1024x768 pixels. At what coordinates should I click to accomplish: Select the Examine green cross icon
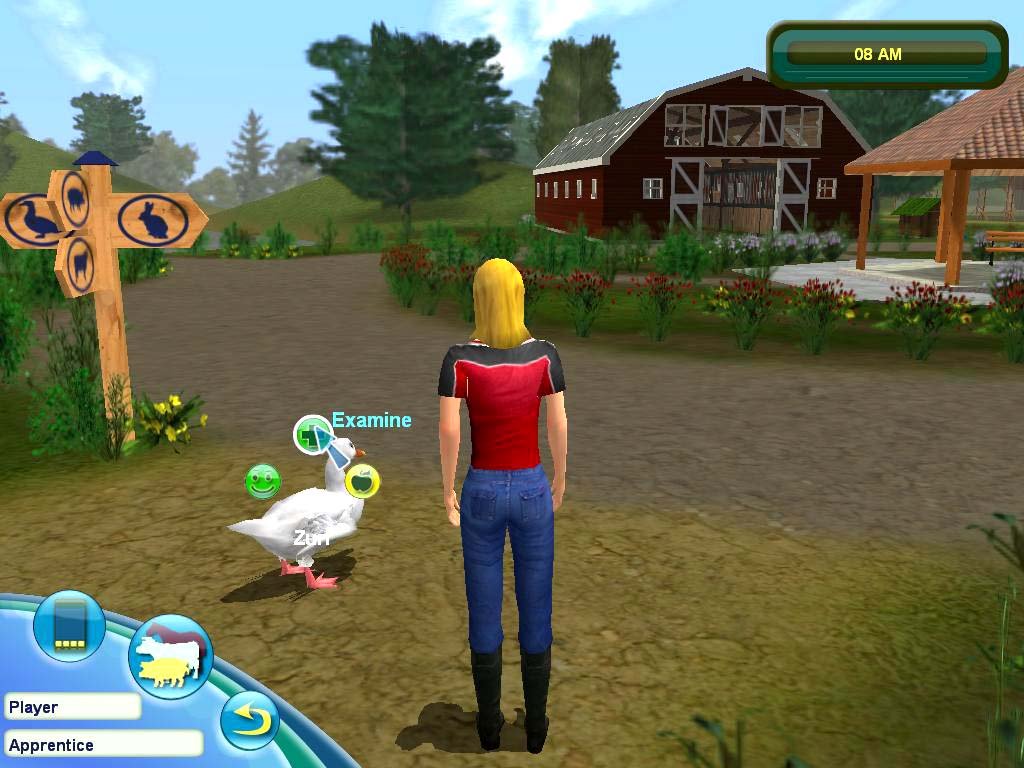[312, 435]
